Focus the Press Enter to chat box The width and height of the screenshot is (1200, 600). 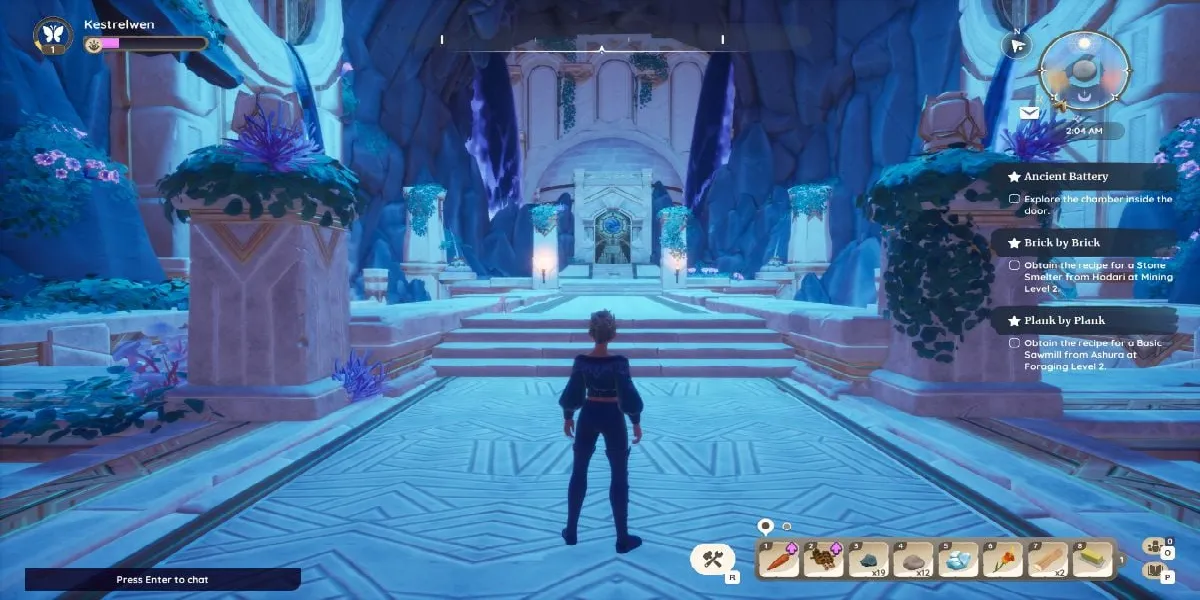pos(162,579)
